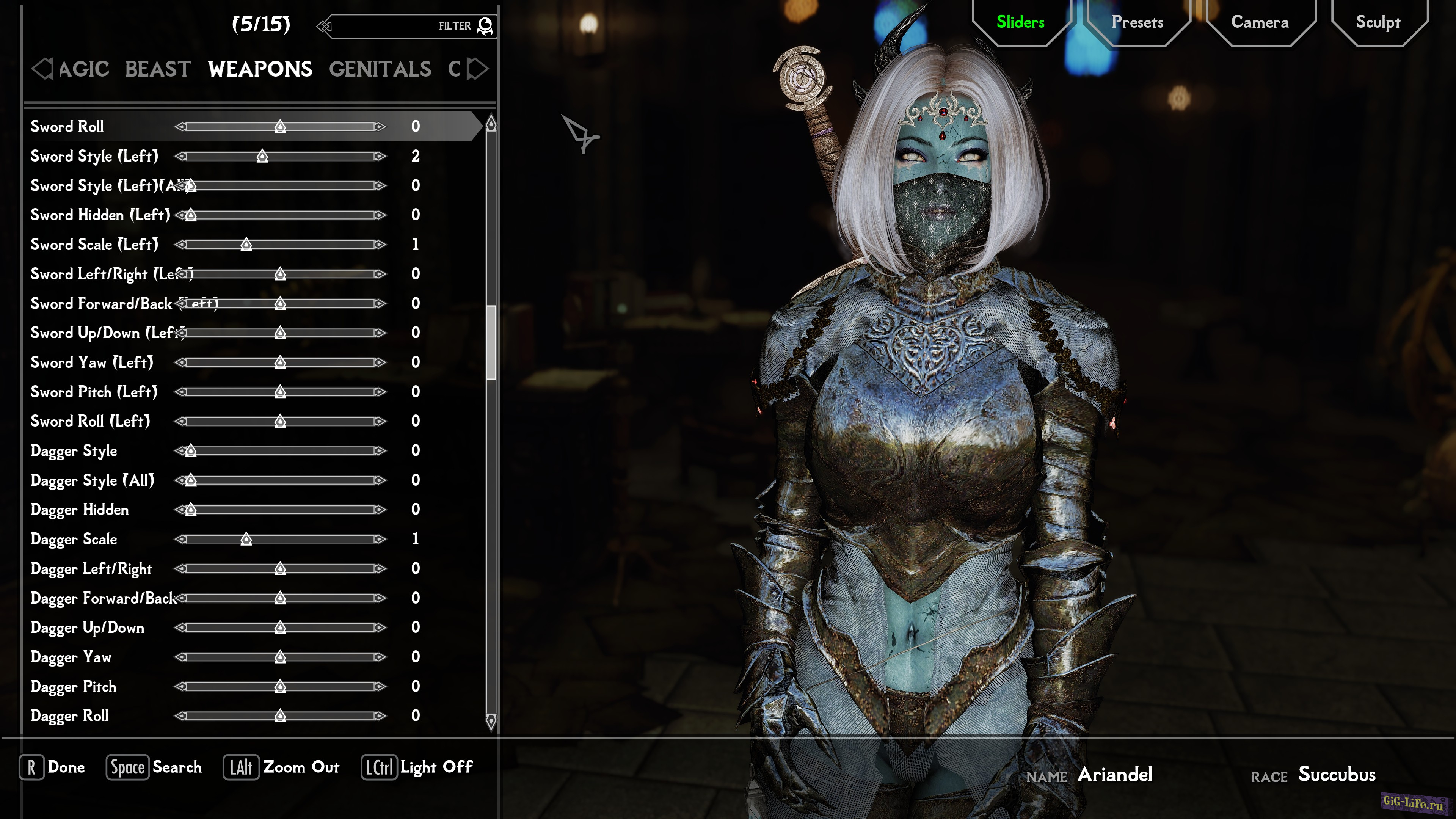Image resolution: width=1456 pixels, height=819 pixels.
Task: Increase Dagger Yaw with right arrow
Action: click(x=380, y=657)
